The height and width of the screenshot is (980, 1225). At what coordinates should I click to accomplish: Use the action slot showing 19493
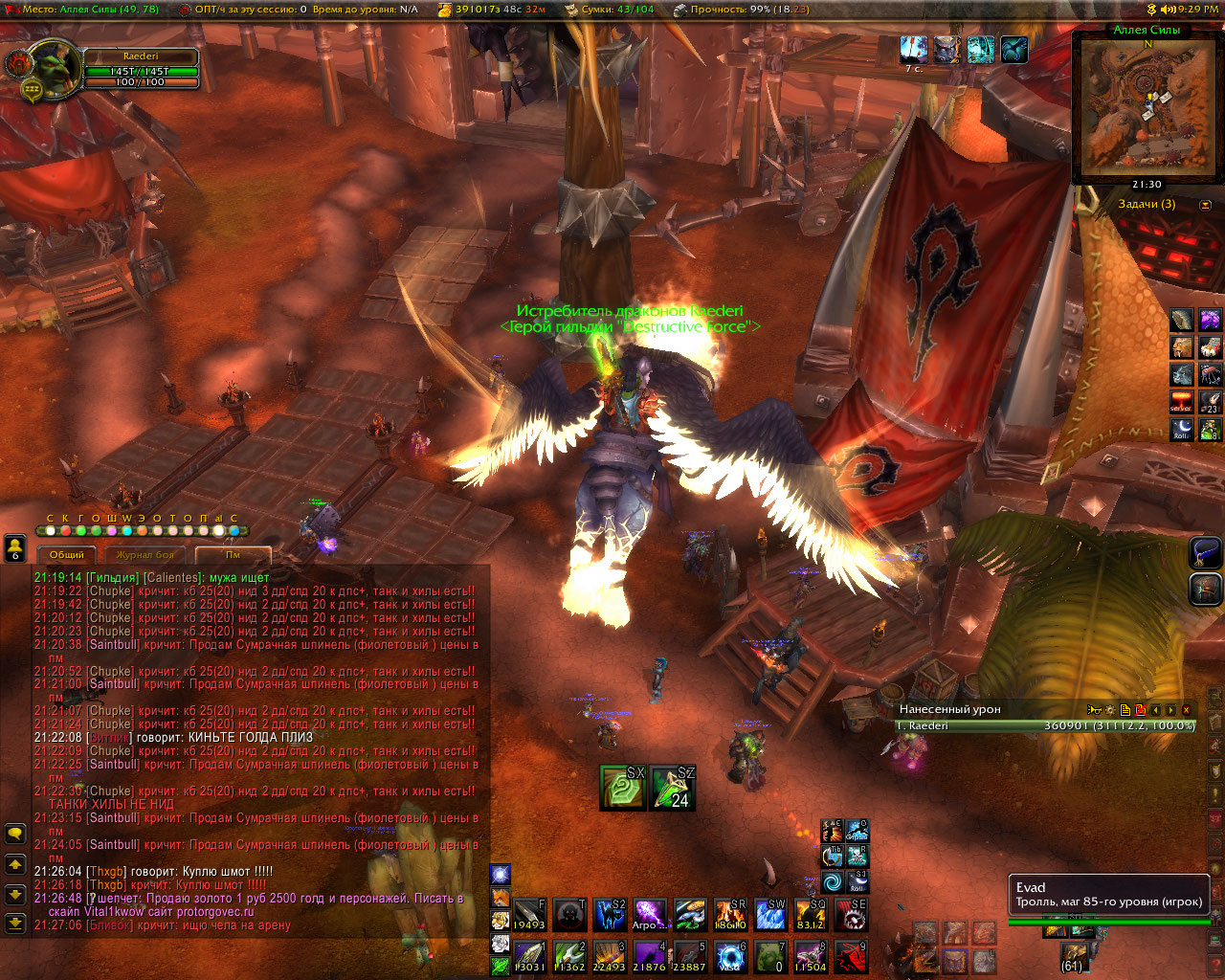pyautogui.click(x=529, y=915)
